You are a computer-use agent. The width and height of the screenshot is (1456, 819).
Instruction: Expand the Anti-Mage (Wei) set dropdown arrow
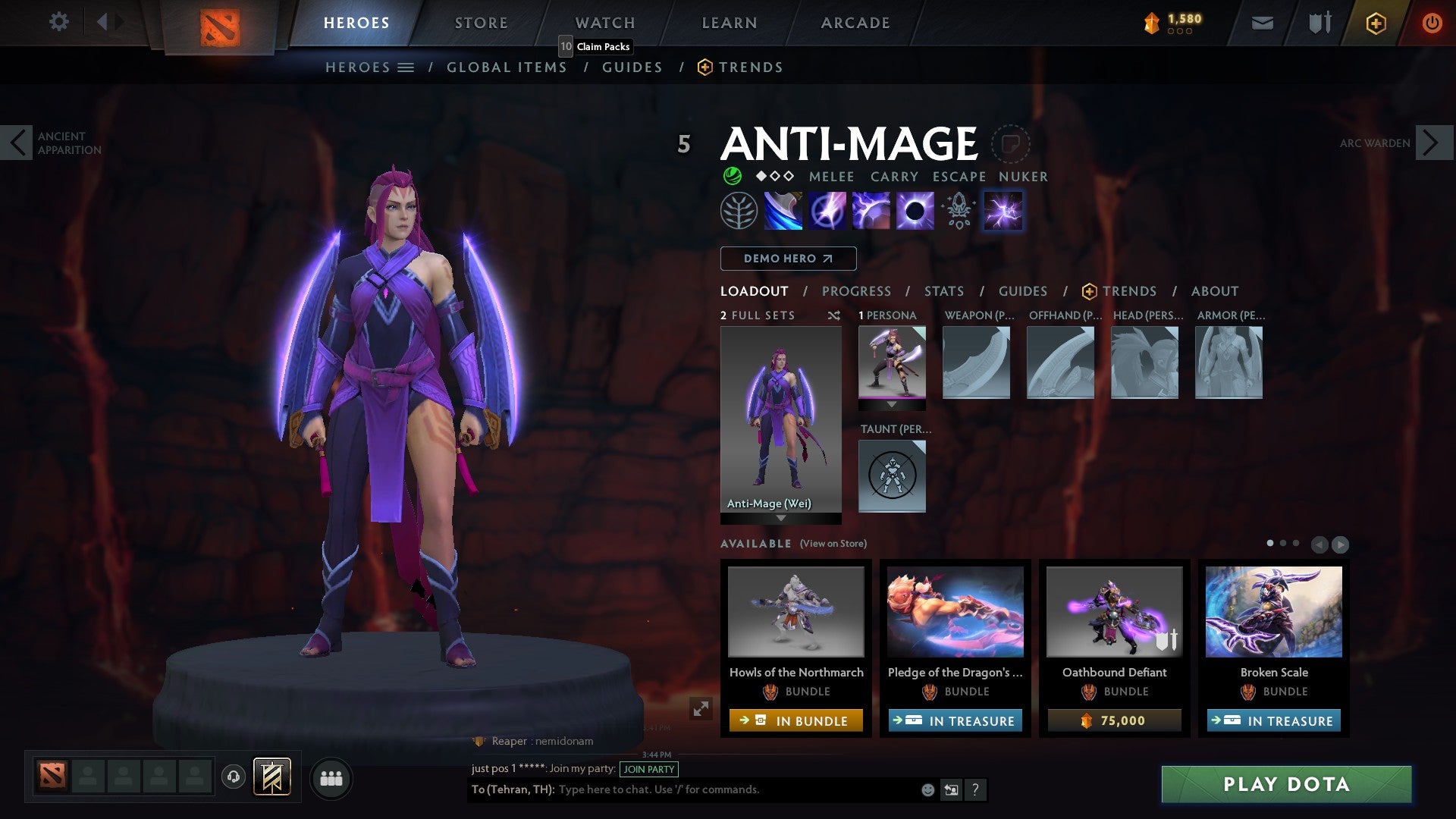coord(780,519)
